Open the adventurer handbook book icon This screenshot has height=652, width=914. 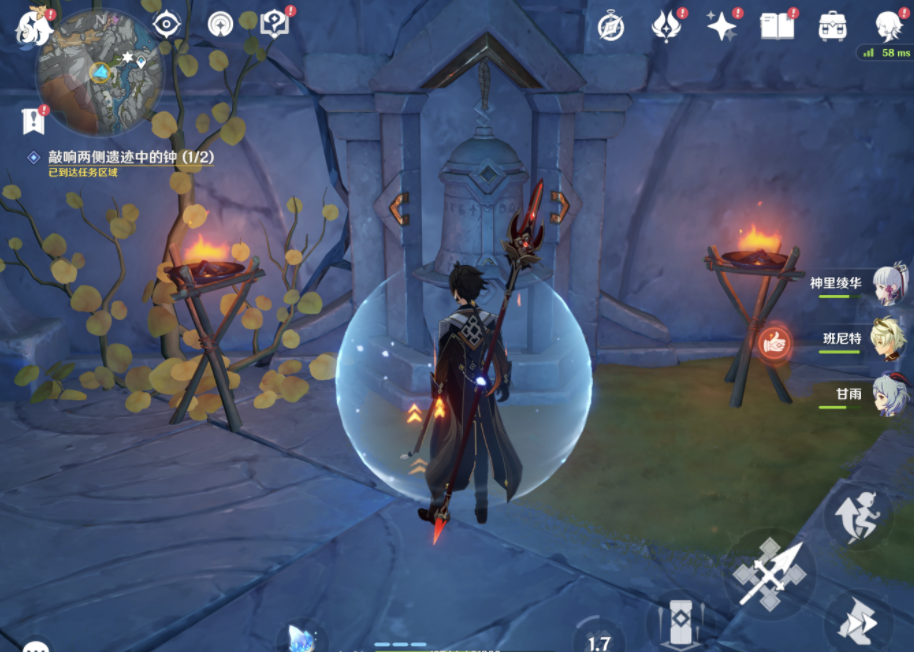click(776, 27)
